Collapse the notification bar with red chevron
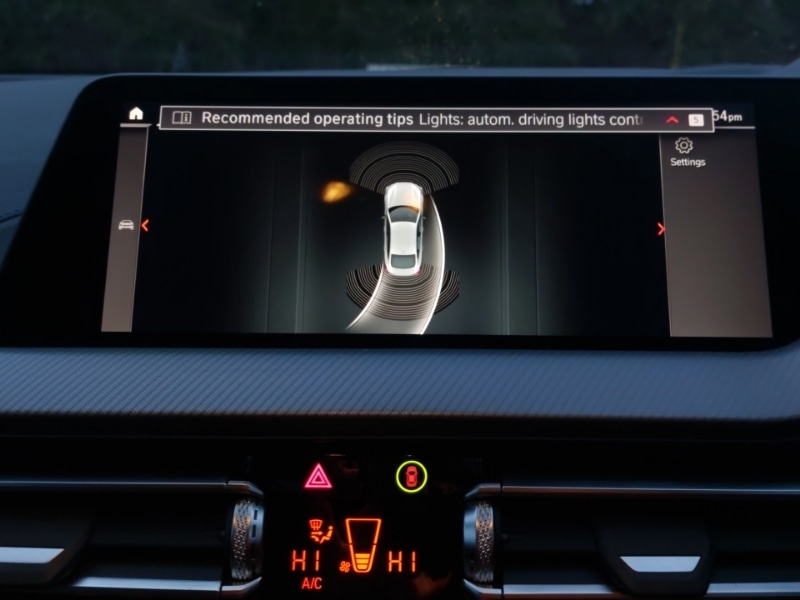The height and width of the screenshot is (600, 800). [x=672, y=120]
